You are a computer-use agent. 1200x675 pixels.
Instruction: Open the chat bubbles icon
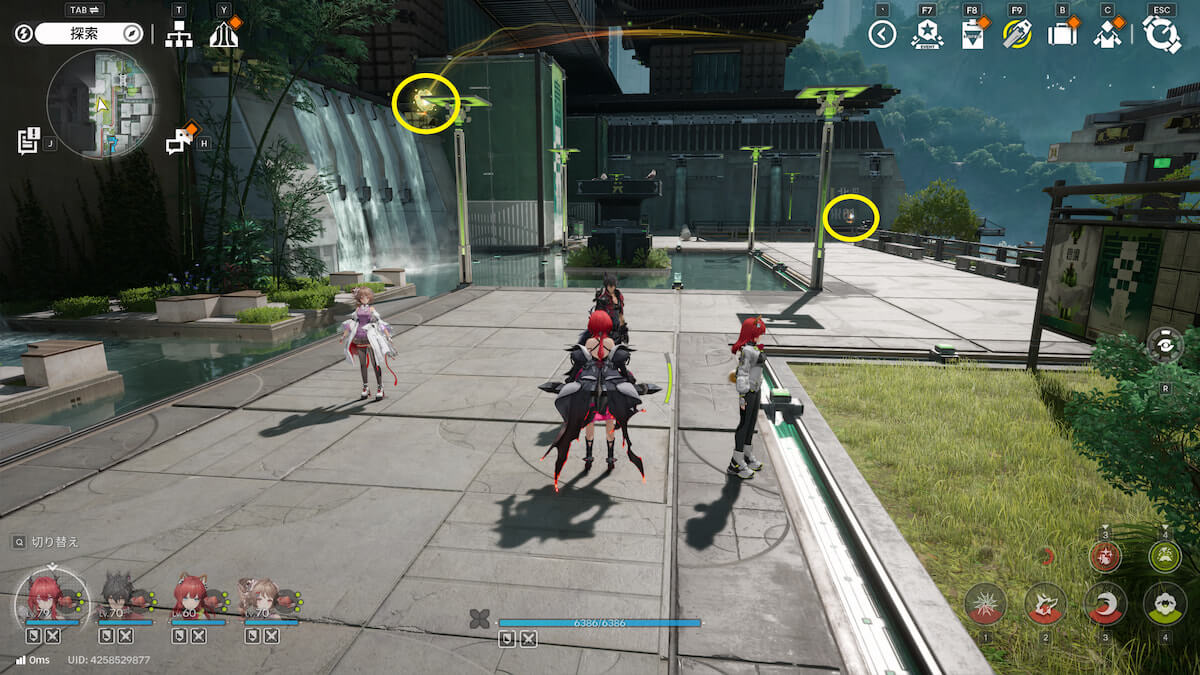pos(180,141)
